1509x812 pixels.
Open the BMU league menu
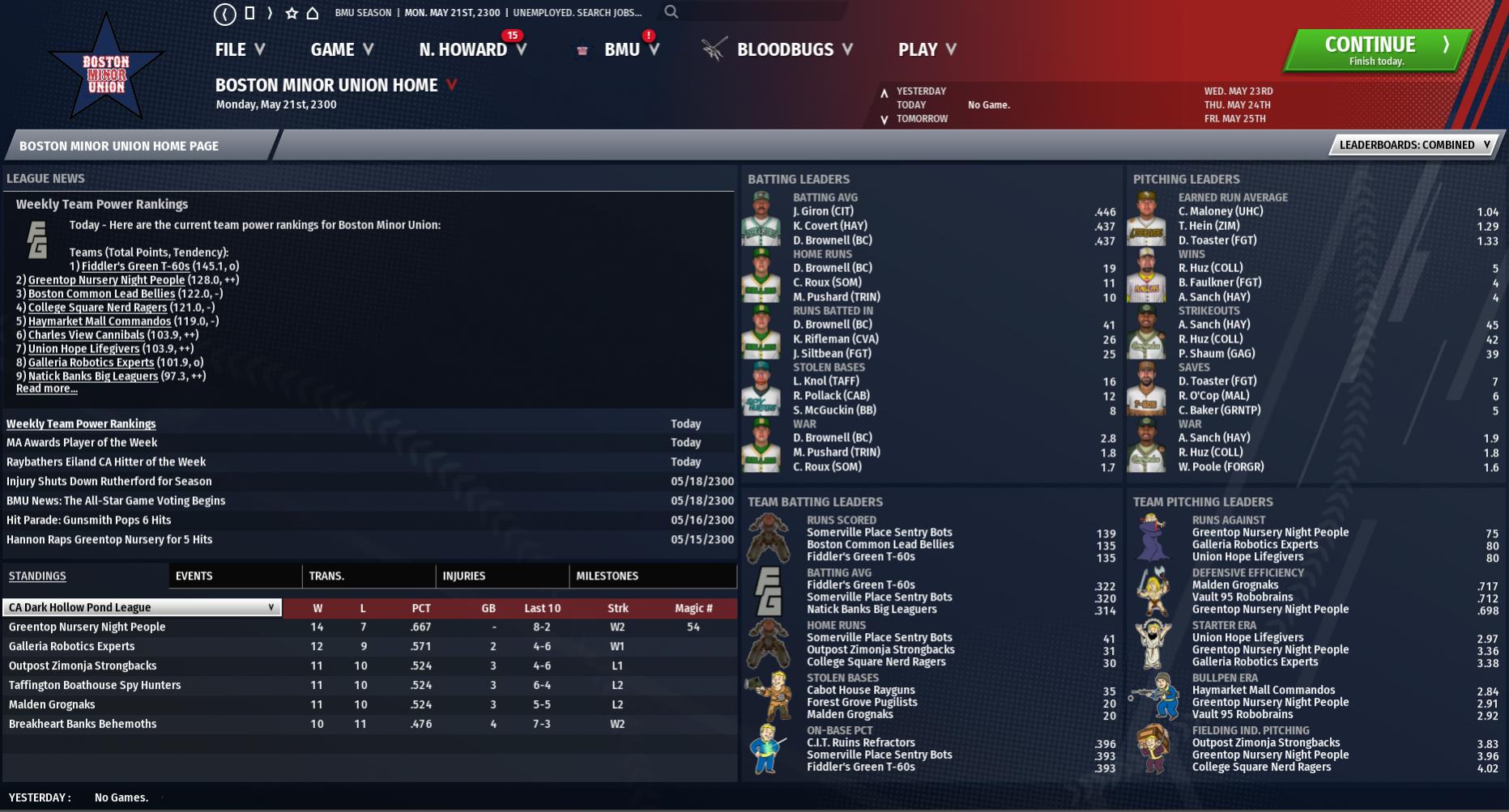[631, 50]
